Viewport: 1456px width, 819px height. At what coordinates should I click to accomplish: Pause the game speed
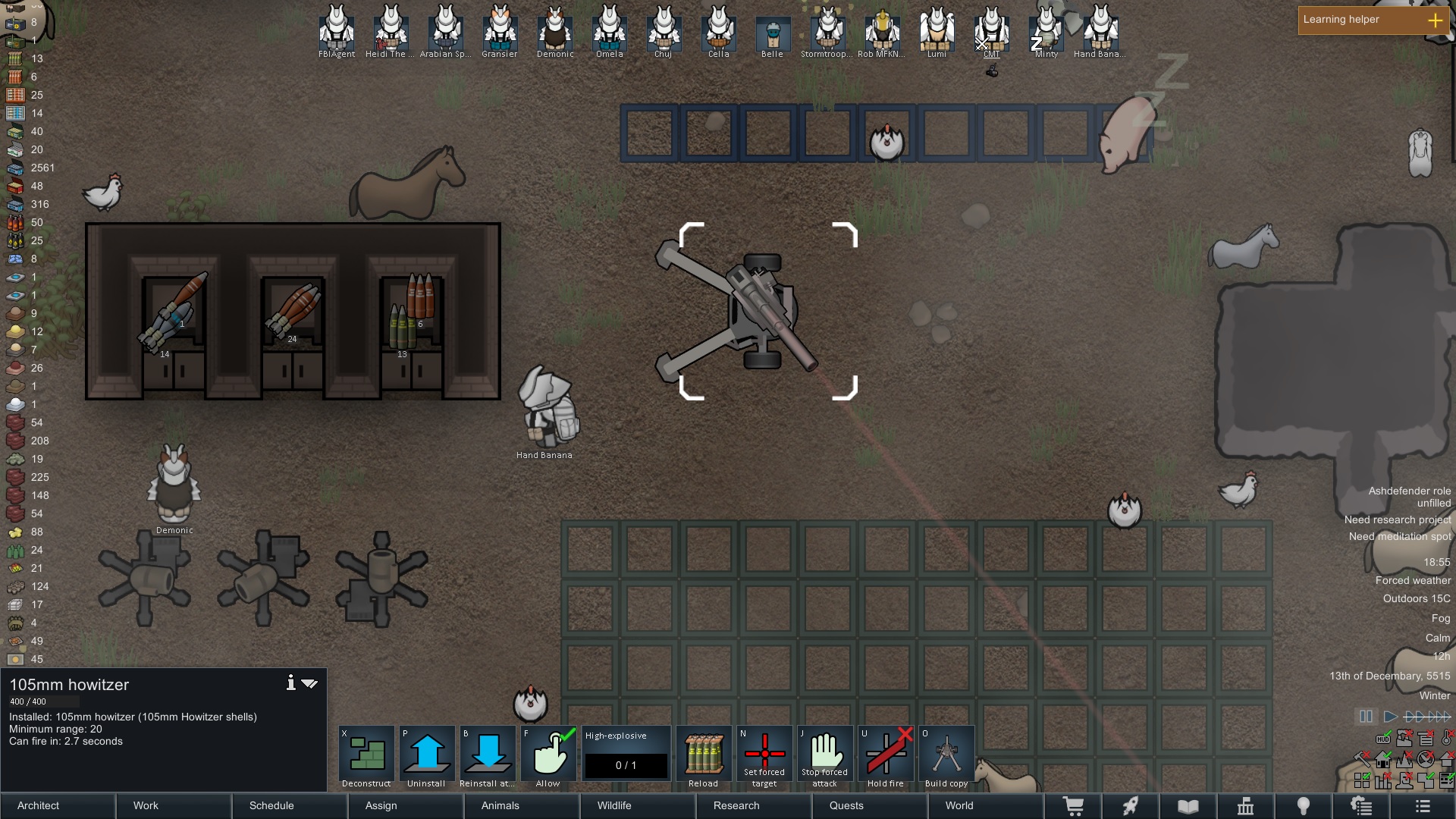coord(1366,717)
